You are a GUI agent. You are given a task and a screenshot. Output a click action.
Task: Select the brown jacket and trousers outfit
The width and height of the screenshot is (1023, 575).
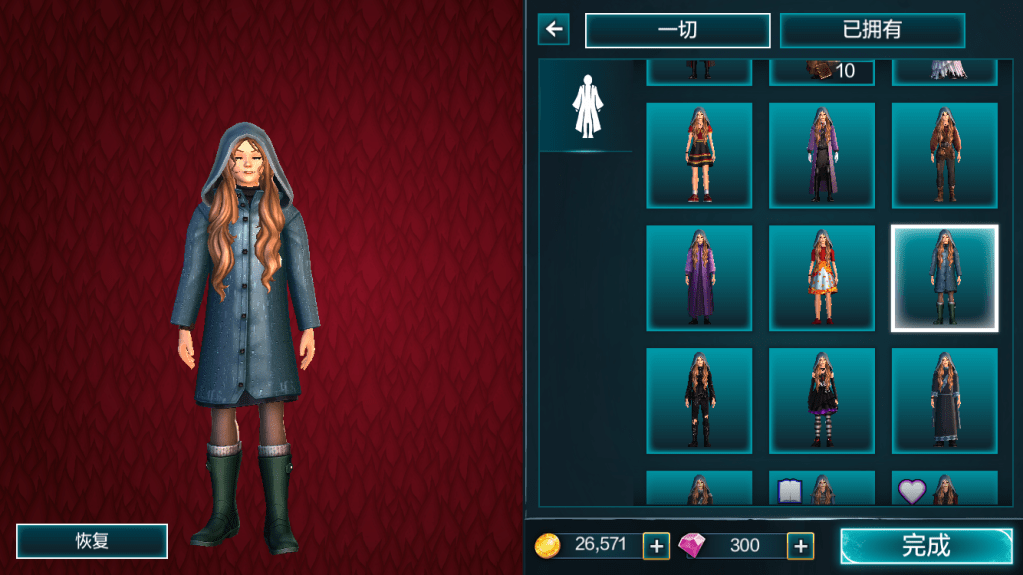[944, 155]
